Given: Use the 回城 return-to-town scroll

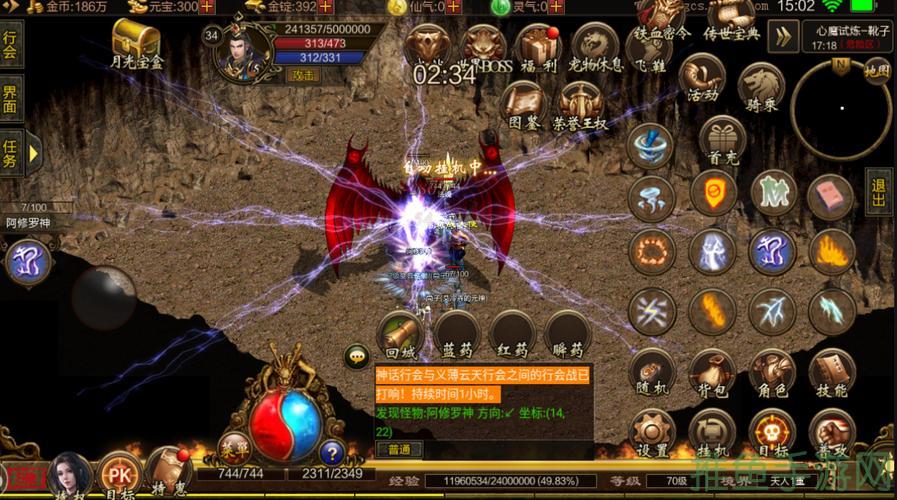Looking at the screenshot, I should click(x=400, y=334).
